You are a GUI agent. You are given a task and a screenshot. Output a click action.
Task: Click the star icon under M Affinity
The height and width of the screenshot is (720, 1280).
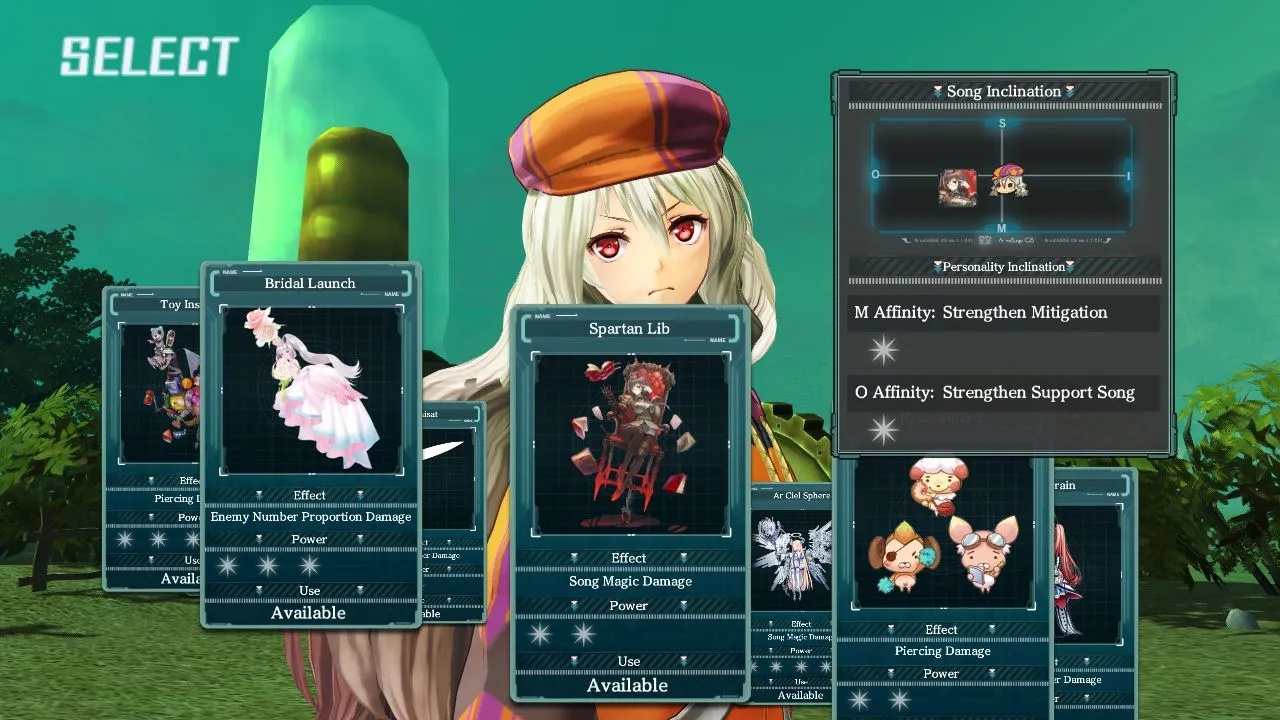[883, 349]
